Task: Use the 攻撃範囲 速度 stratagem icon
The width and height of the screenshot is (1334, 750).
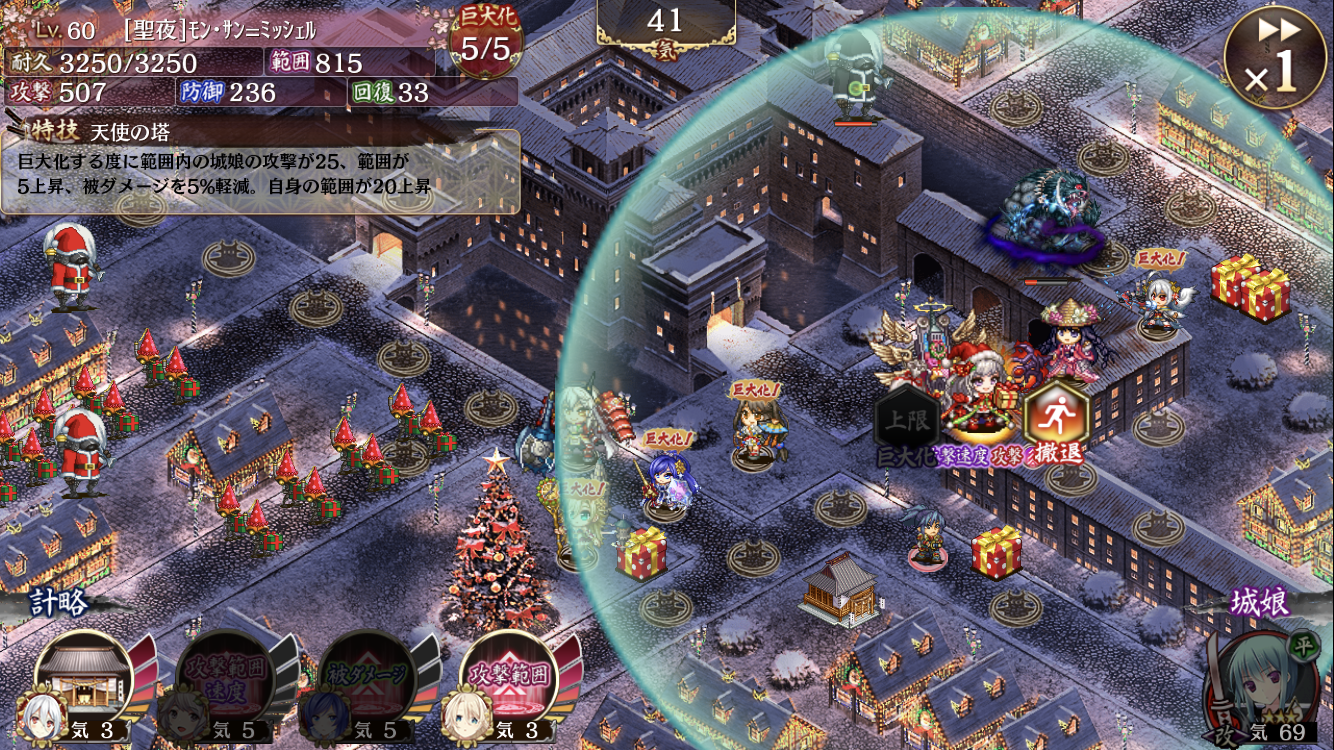Action: pos(227,680)
